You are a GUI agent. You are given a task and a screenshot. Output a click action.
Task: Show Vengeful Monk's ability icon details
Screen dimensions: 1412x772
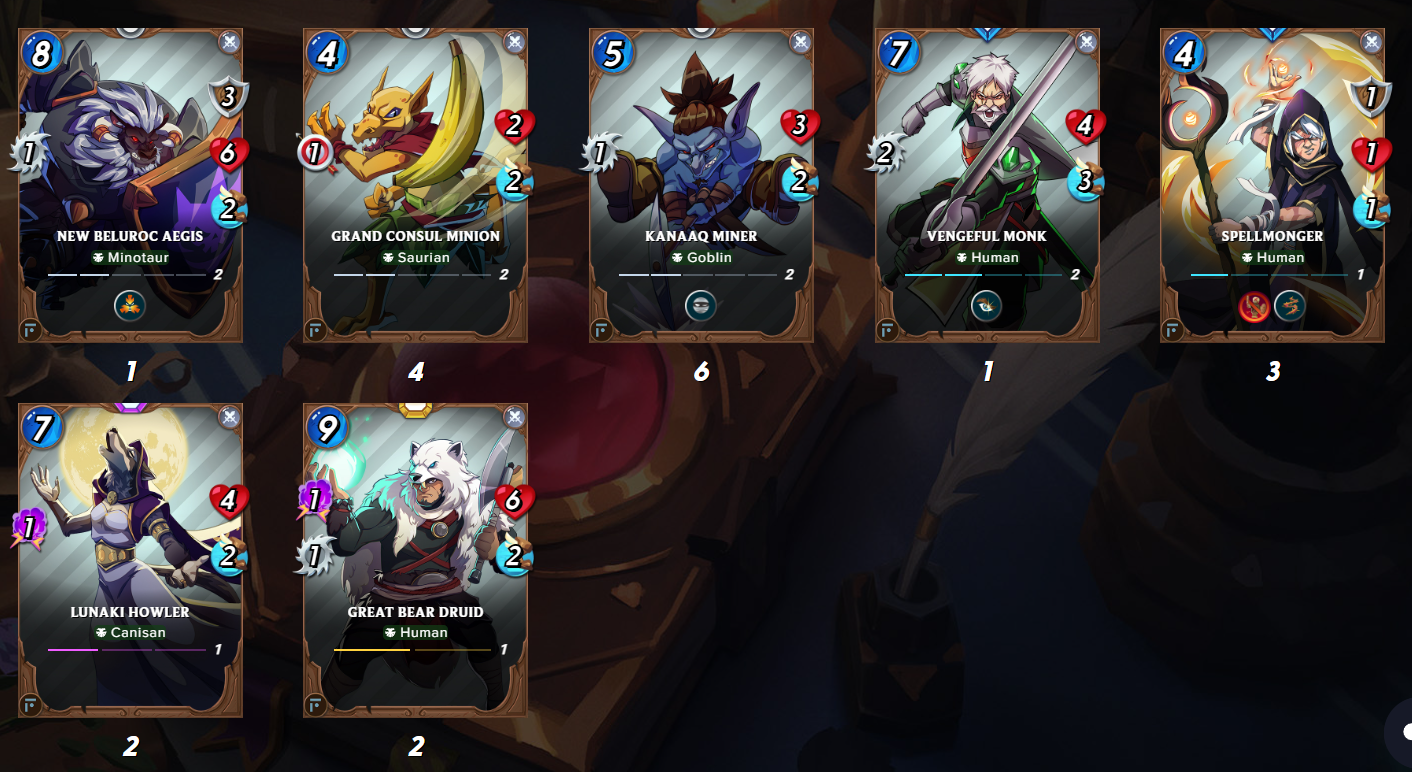point(987,305)
